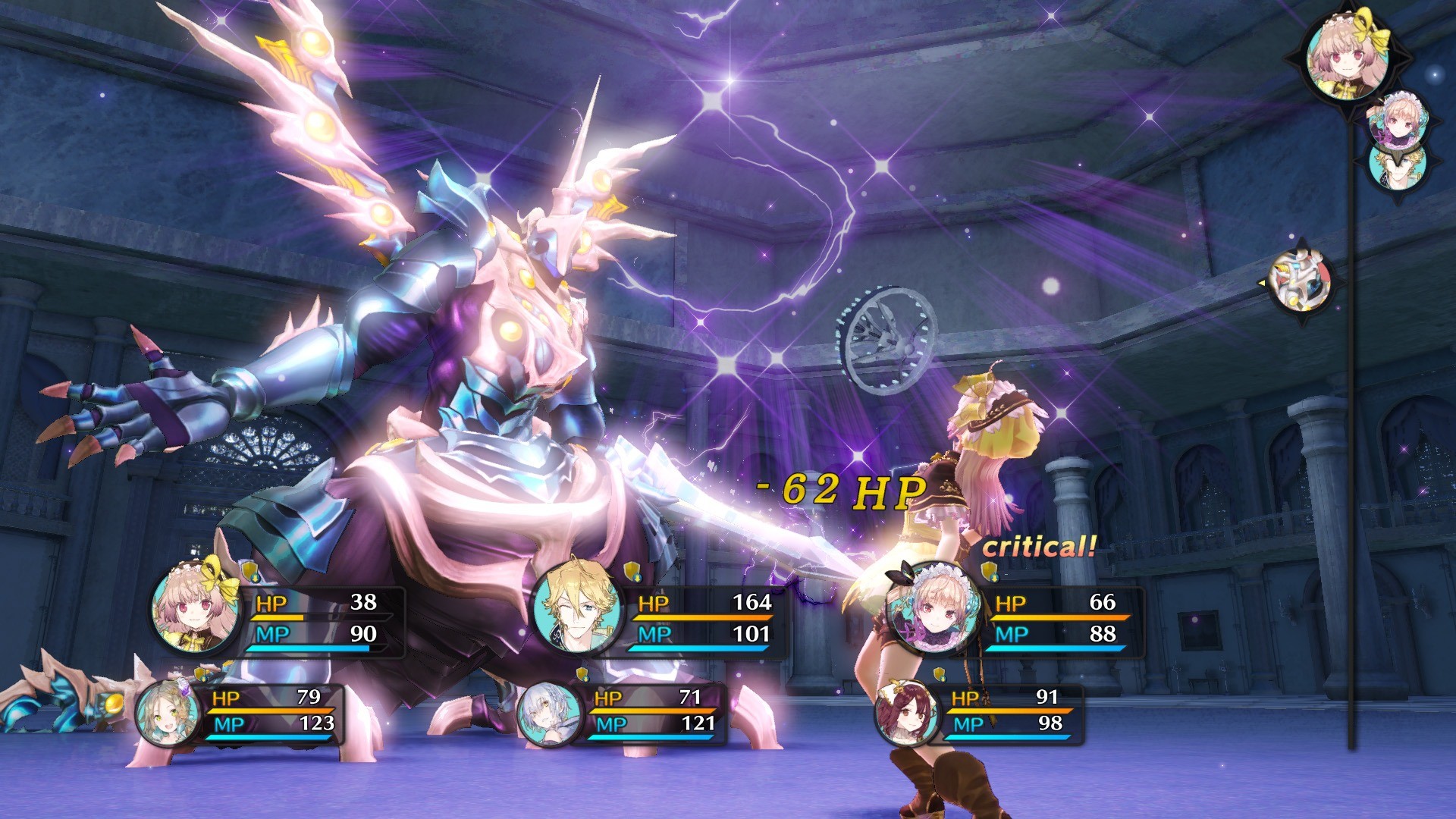Toggle the shield buff icon above Lydie's status bar

[x=249, y=570]
